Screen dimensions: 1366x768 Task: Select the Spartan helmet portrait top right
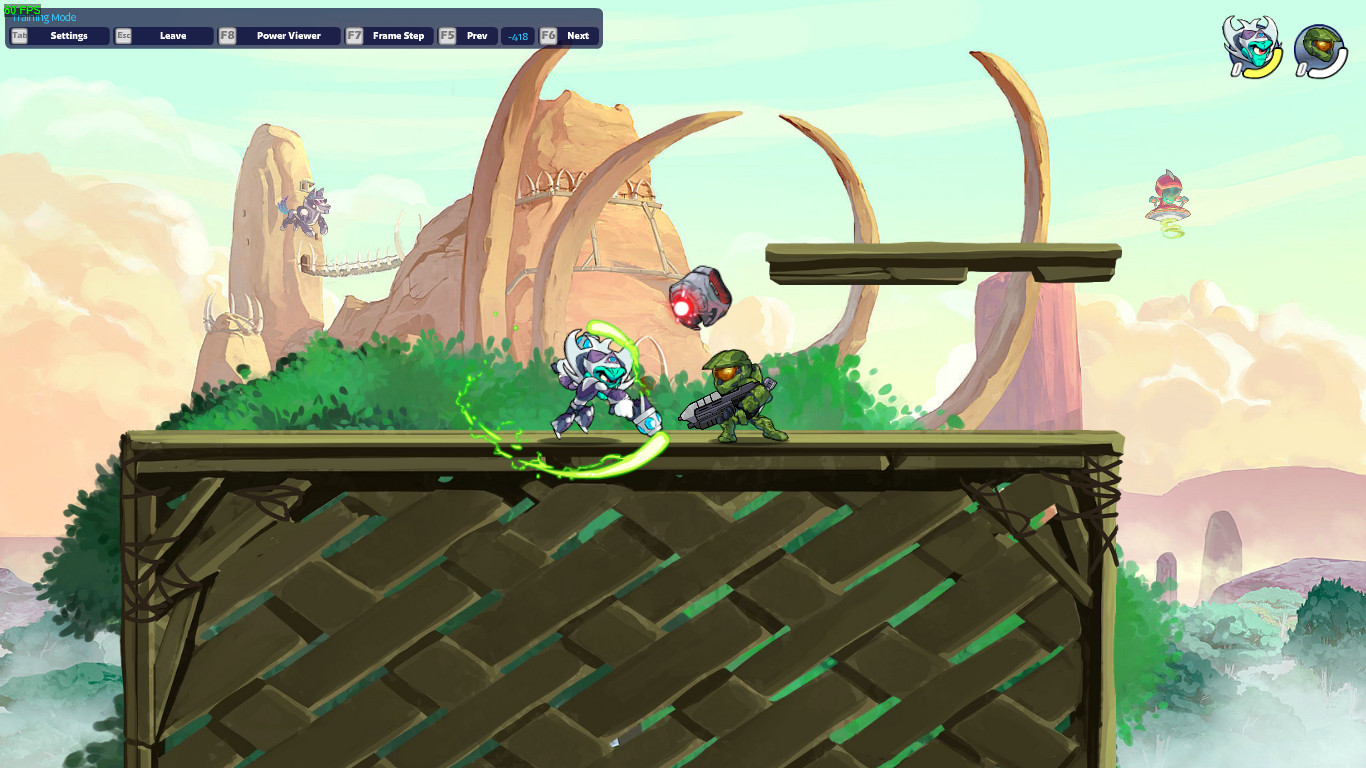(x=1322, y=42)
